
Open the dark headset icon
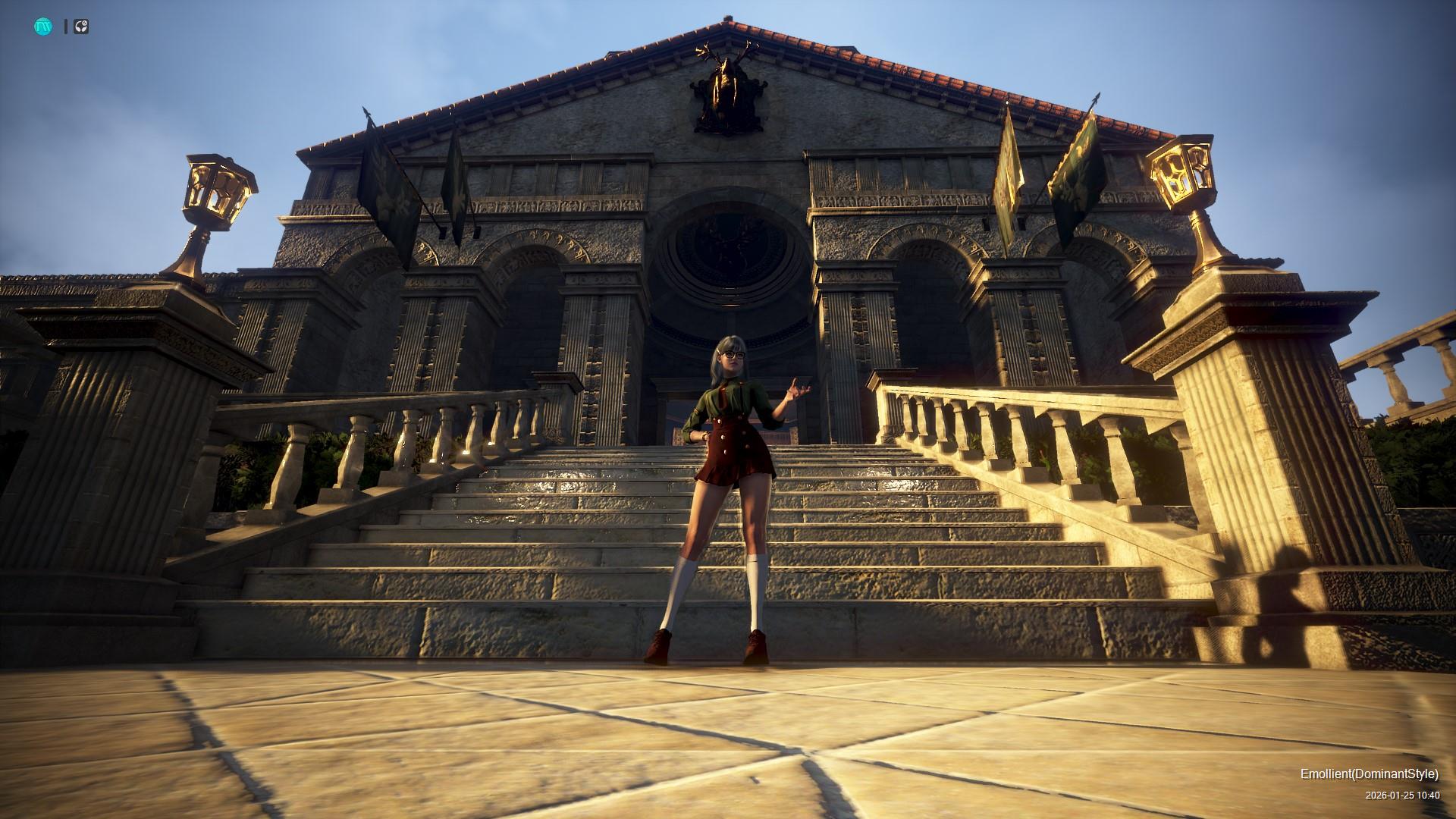point(81,27)
